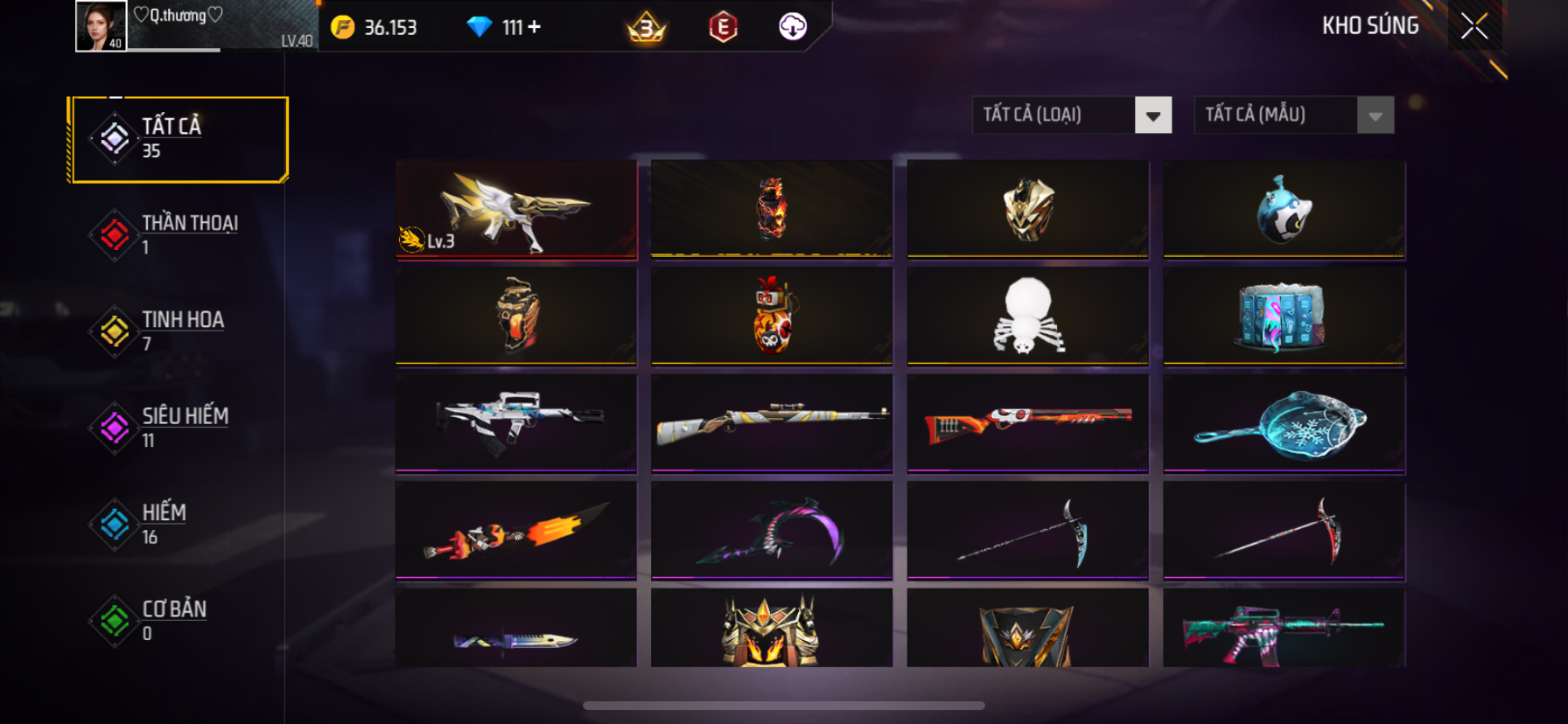Select the teal and pink rifle skin
The image size is (1568, 724).
click(1284, 630)
